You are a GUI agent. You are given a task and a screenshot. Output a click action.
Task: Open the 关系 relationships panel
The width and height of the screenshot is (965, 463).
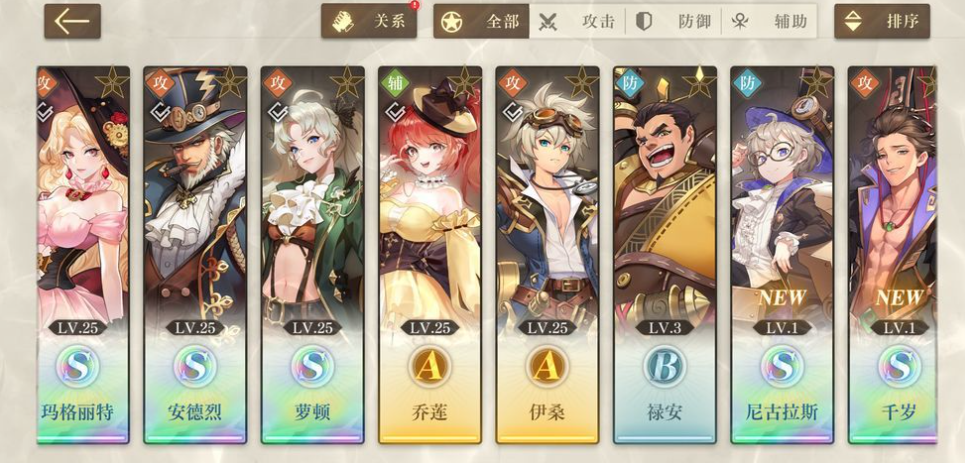pyautogui.click(x=368, y=21)
